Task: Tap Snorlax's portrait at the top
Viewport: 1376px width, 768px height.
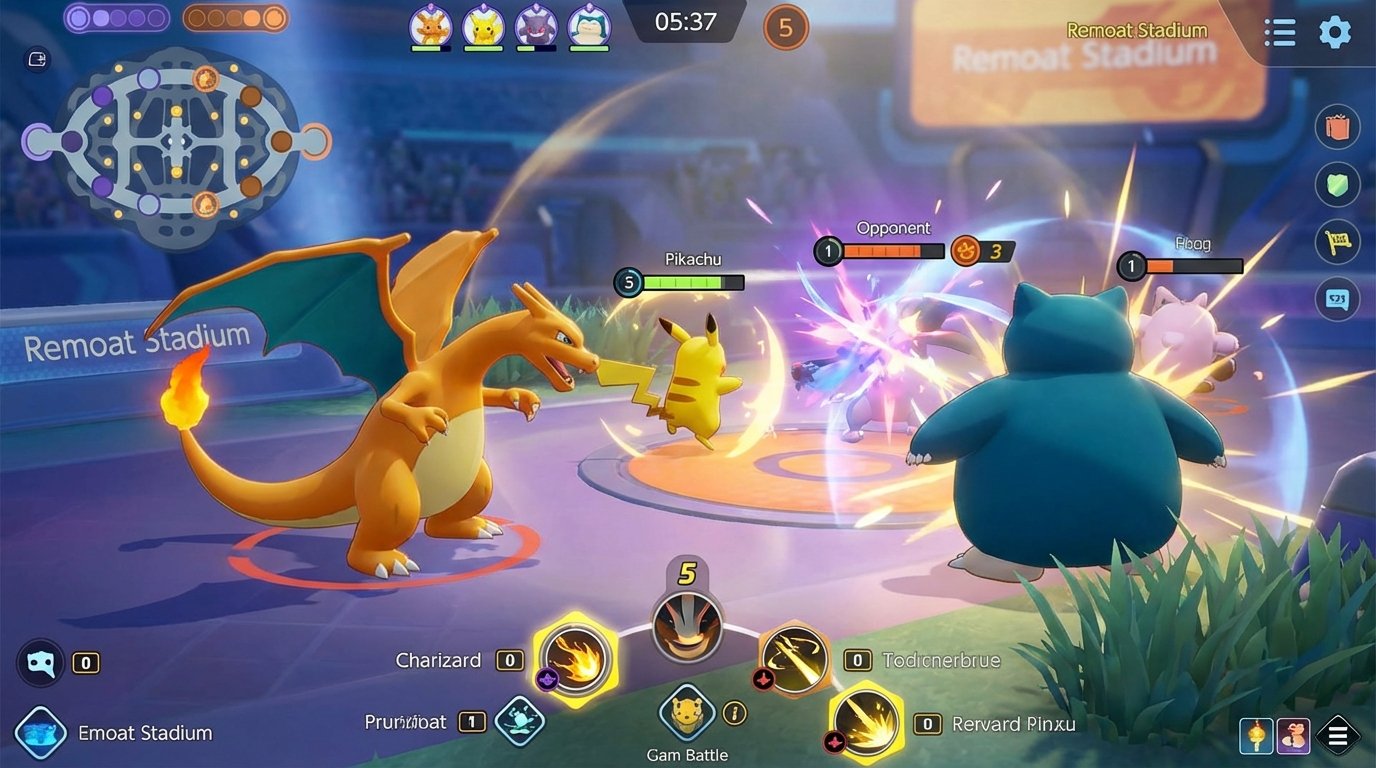Action: tap(588, 28)
